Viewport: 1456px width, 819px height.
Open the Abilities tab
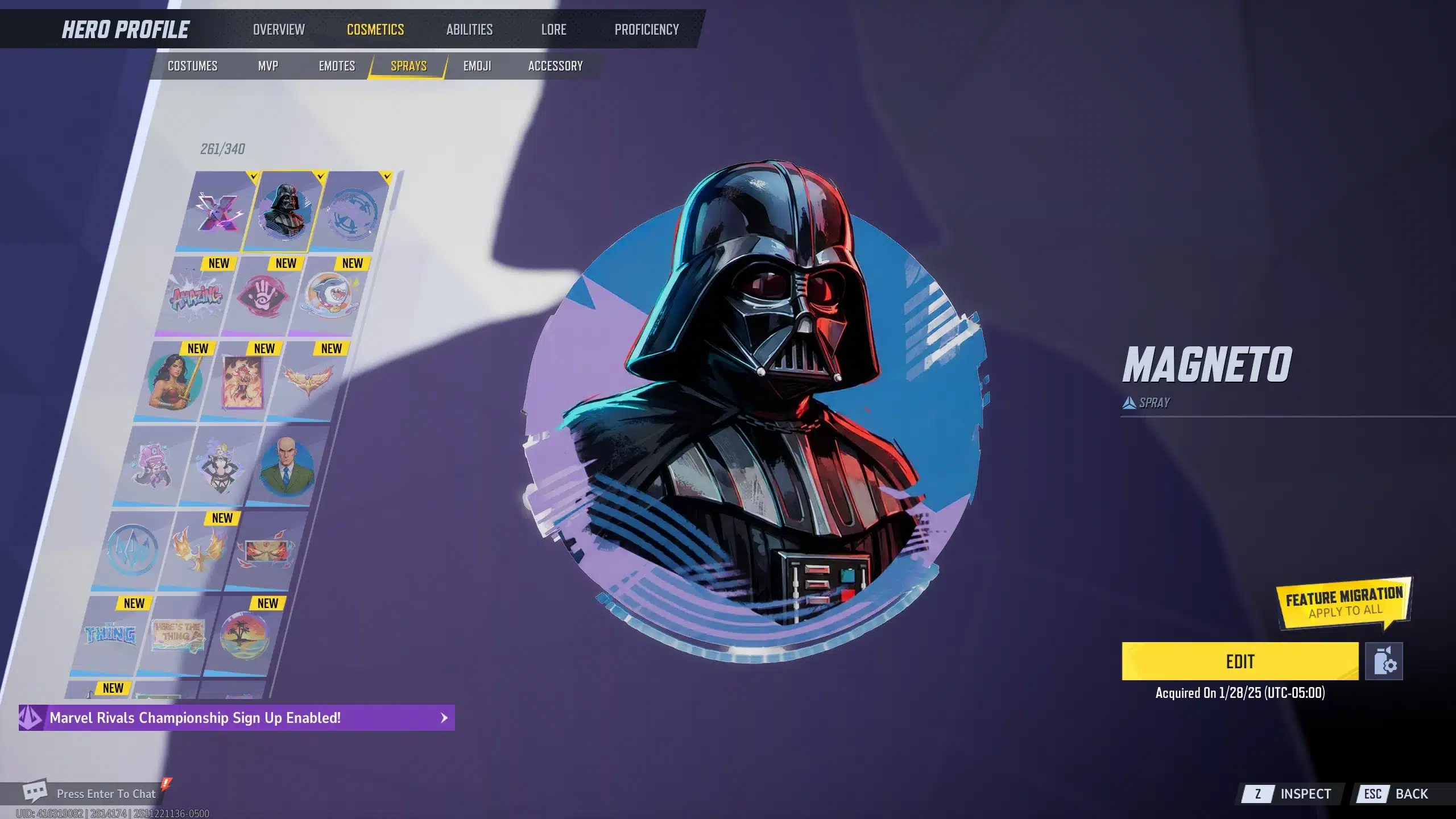(469, 30)
